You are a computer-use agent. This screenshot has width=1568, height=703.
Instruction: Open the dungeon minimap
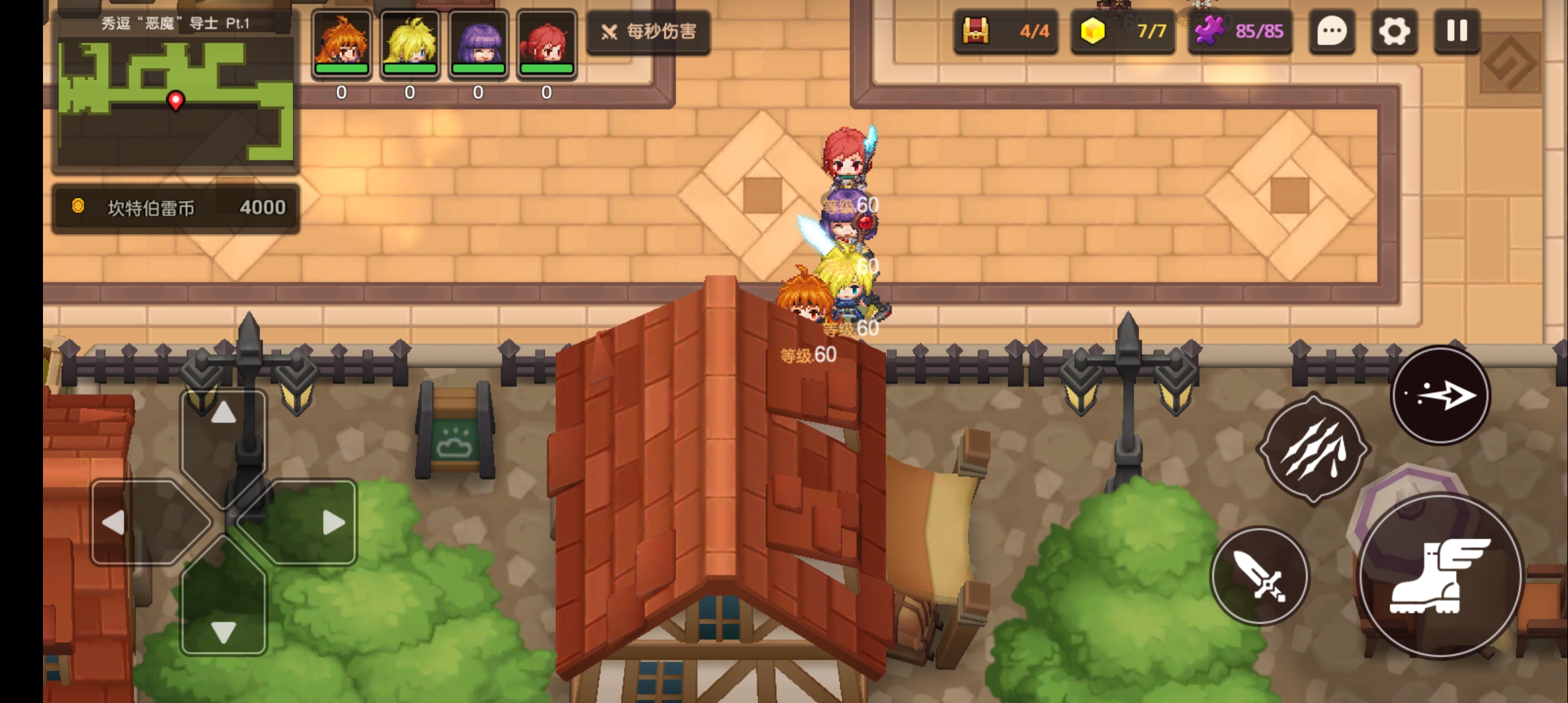point(175,101)
